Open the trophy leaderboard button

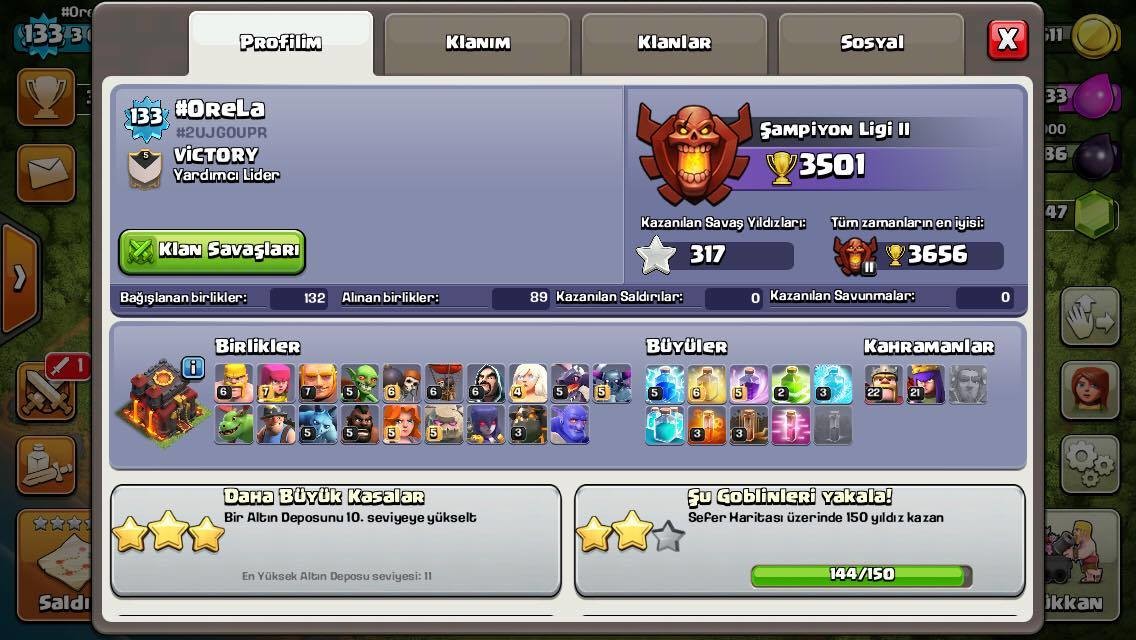click(x=45, y=97)
